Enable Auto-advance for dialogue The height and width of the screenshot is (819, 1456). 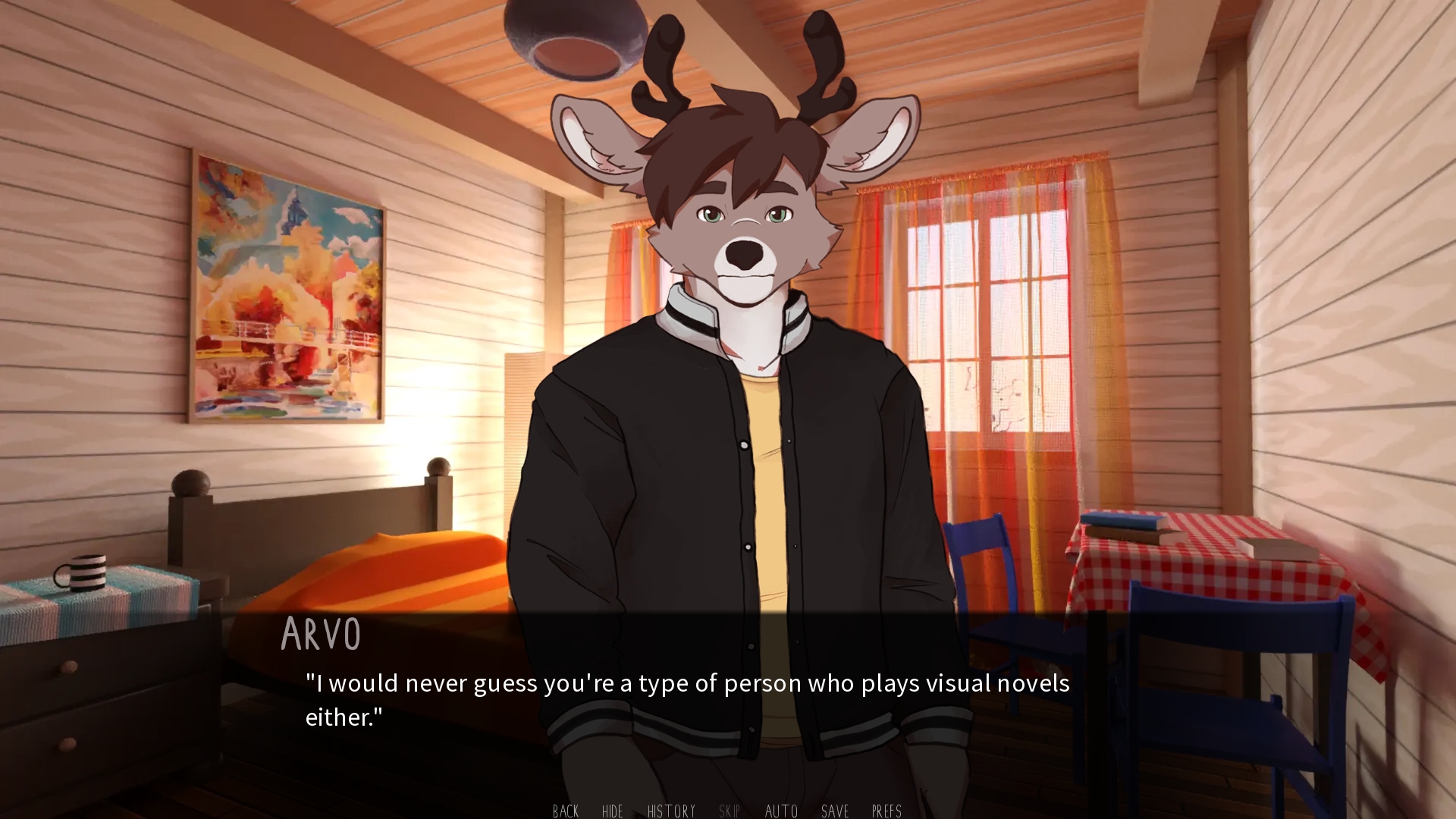[x=781, y=811]
